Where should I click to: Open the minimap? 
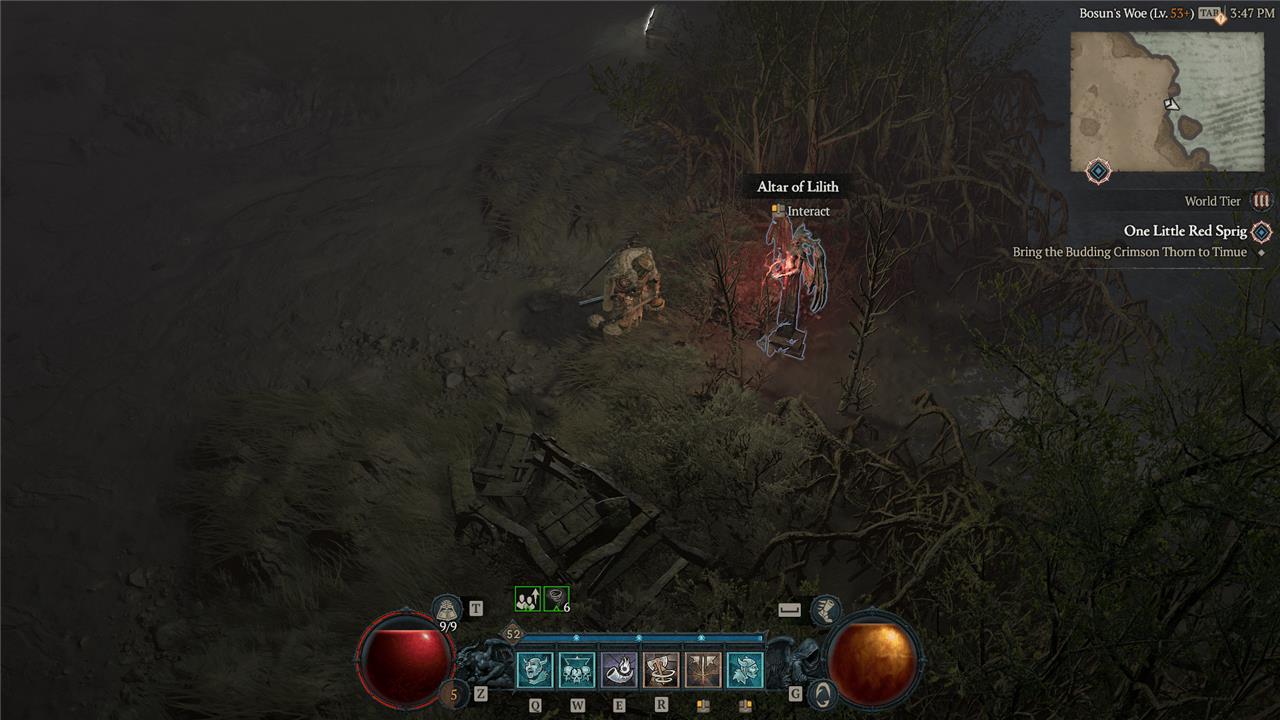point(1167,101)
